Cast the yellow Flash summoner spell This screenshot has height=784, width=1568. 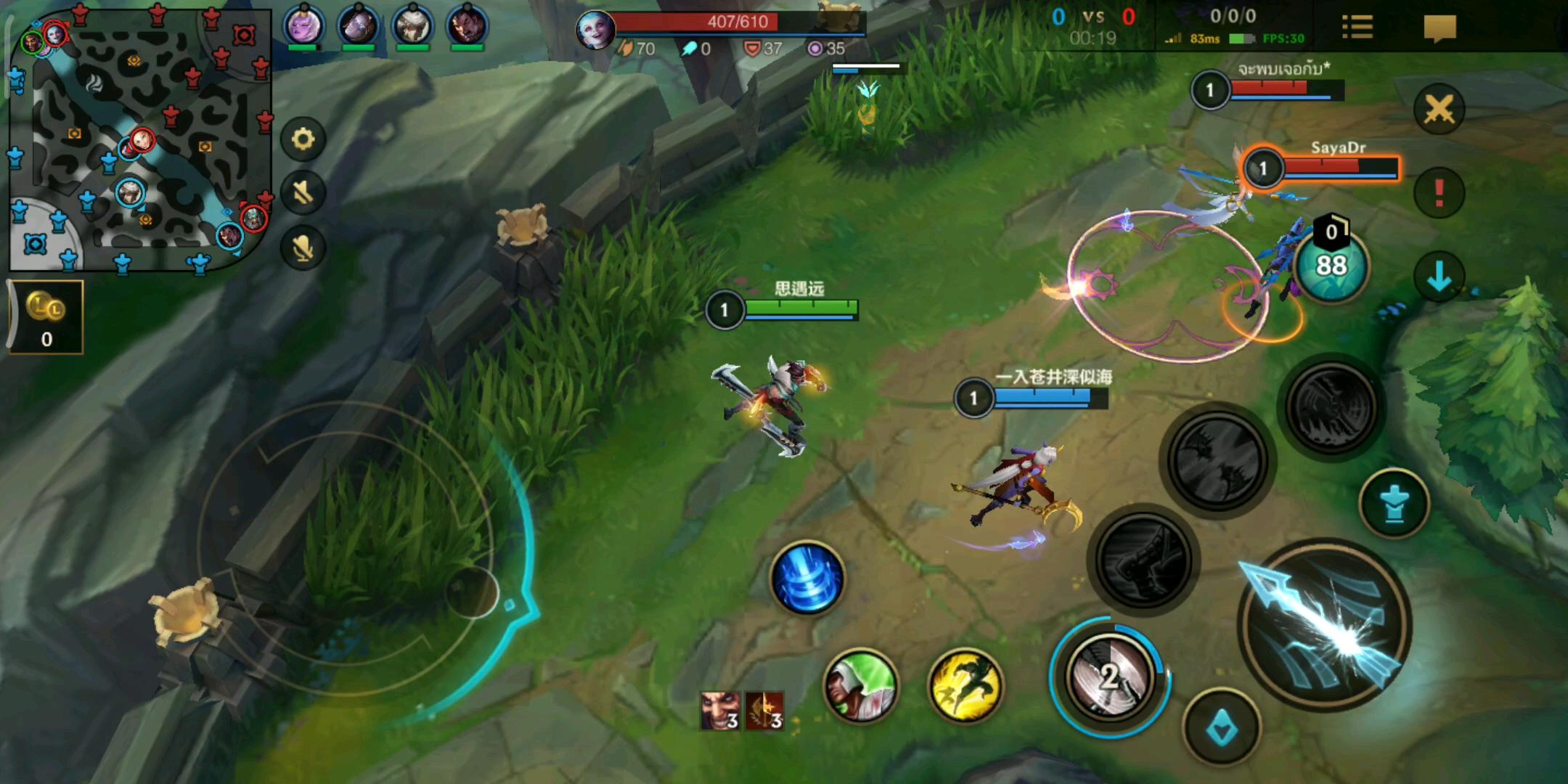point(965,686)
